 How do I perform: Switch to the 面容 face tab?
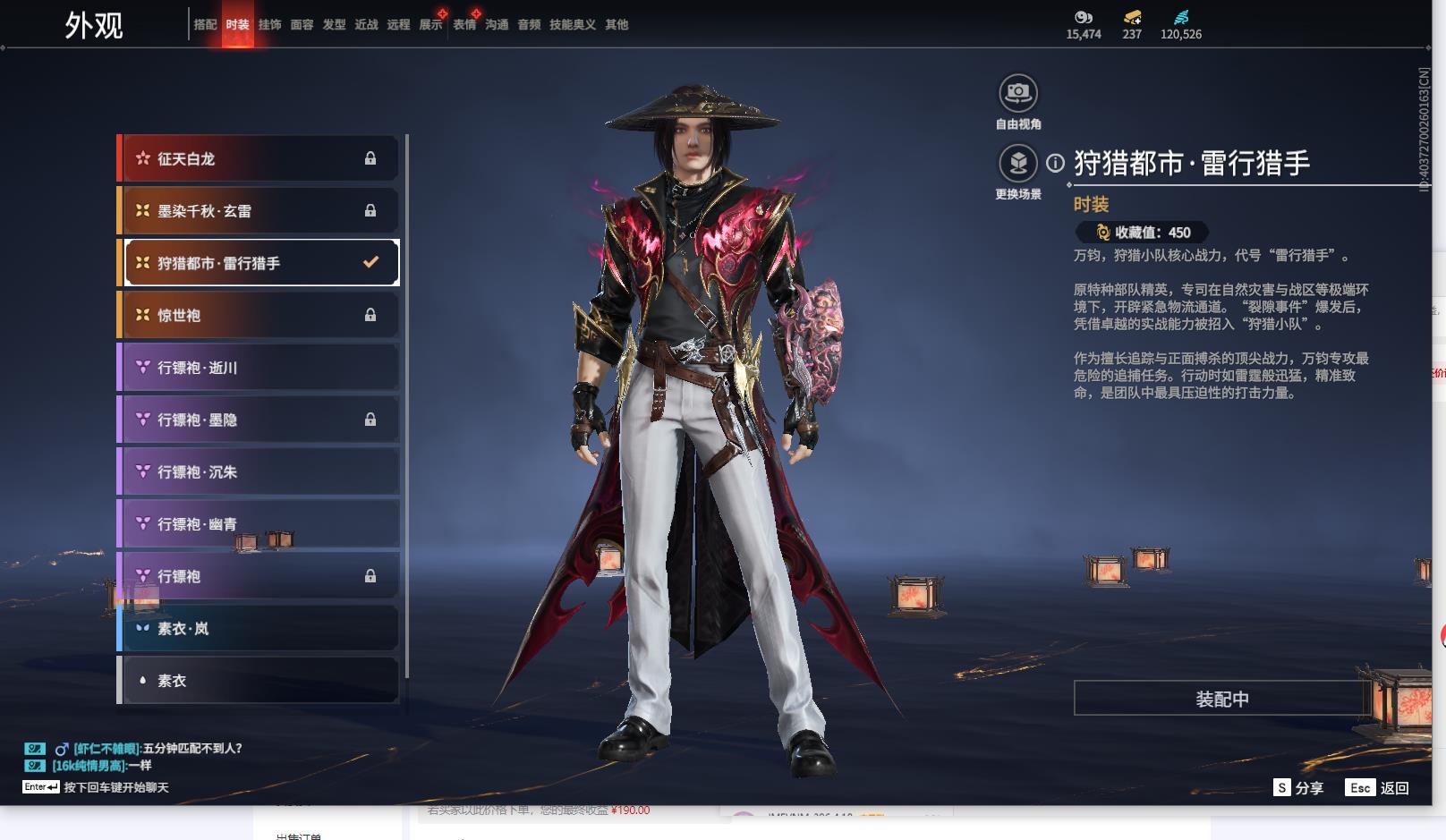tap(302, 25)
